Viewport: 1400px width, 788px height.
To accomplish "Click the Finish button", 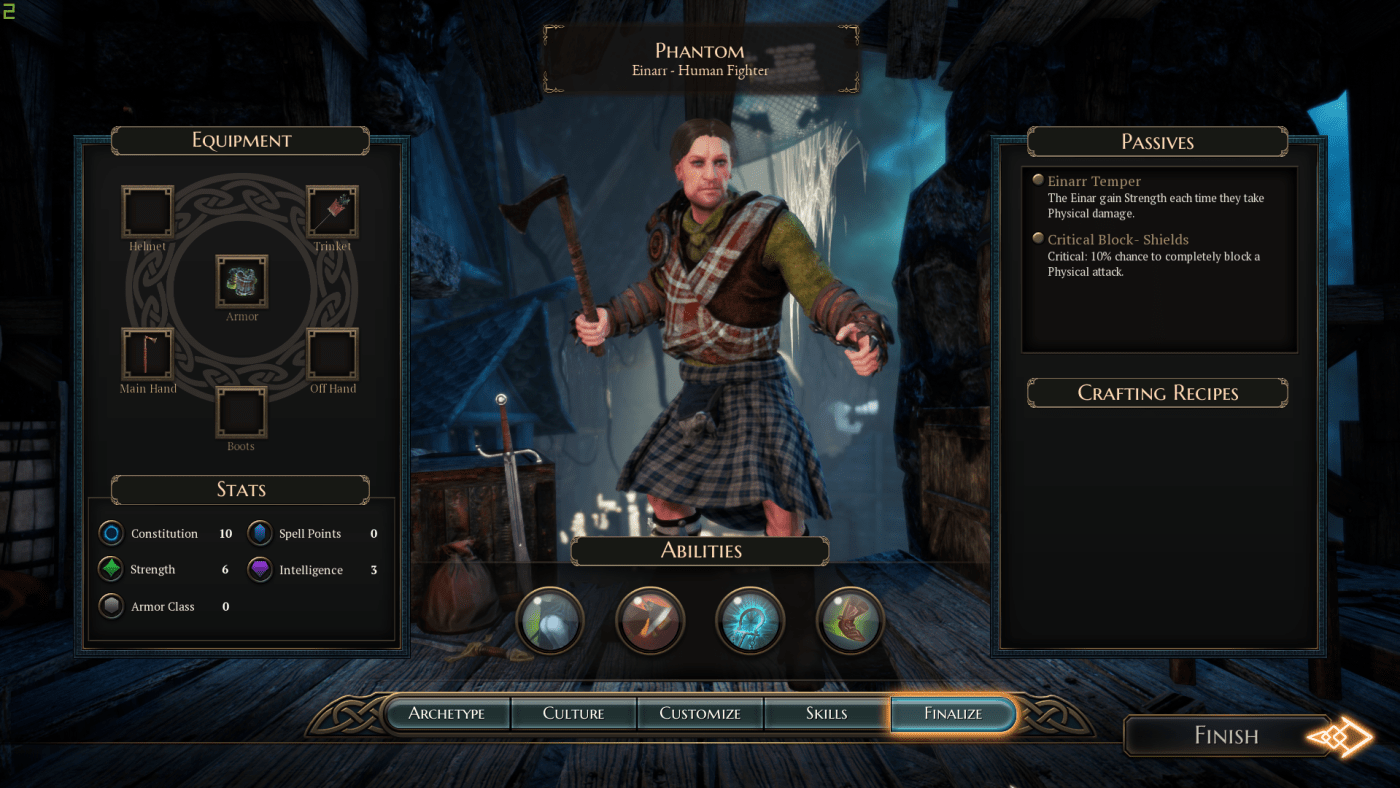I will (x=1227, y=736).
